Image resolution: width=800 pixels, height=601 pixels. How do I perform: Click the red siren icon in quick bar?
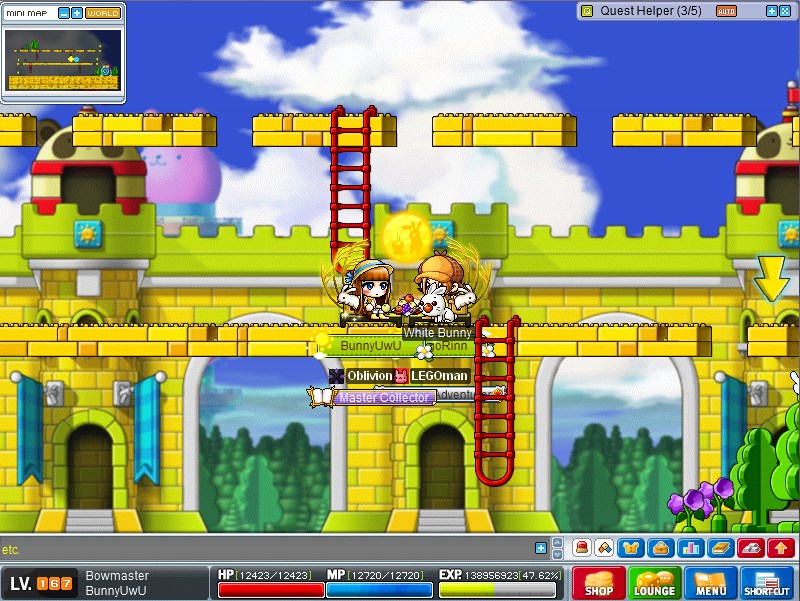(581, 548)
